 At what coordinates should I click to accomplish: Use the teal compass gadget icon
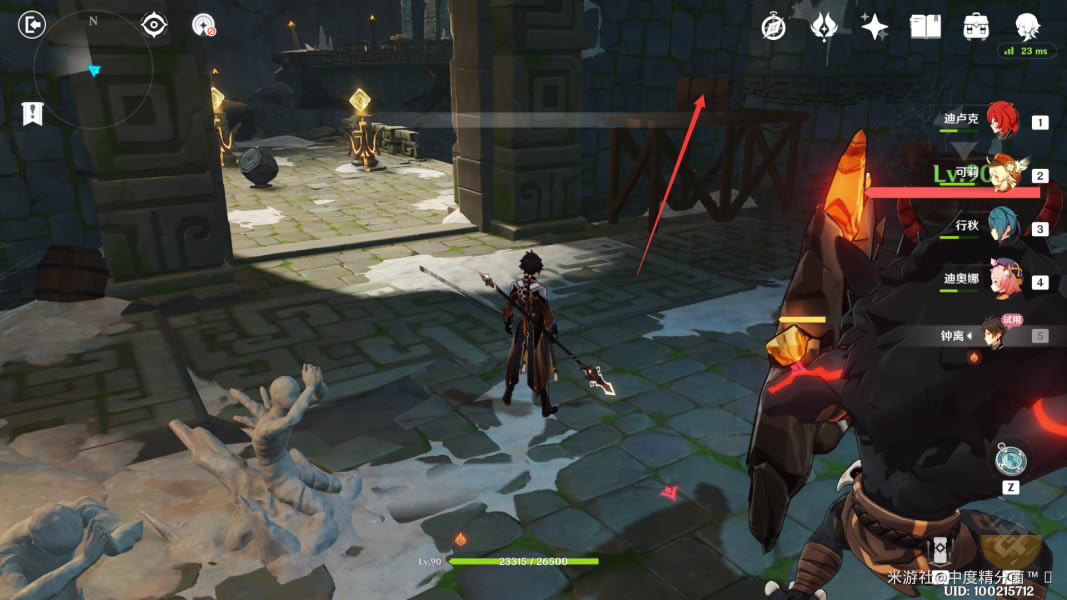pos(1010,461)
